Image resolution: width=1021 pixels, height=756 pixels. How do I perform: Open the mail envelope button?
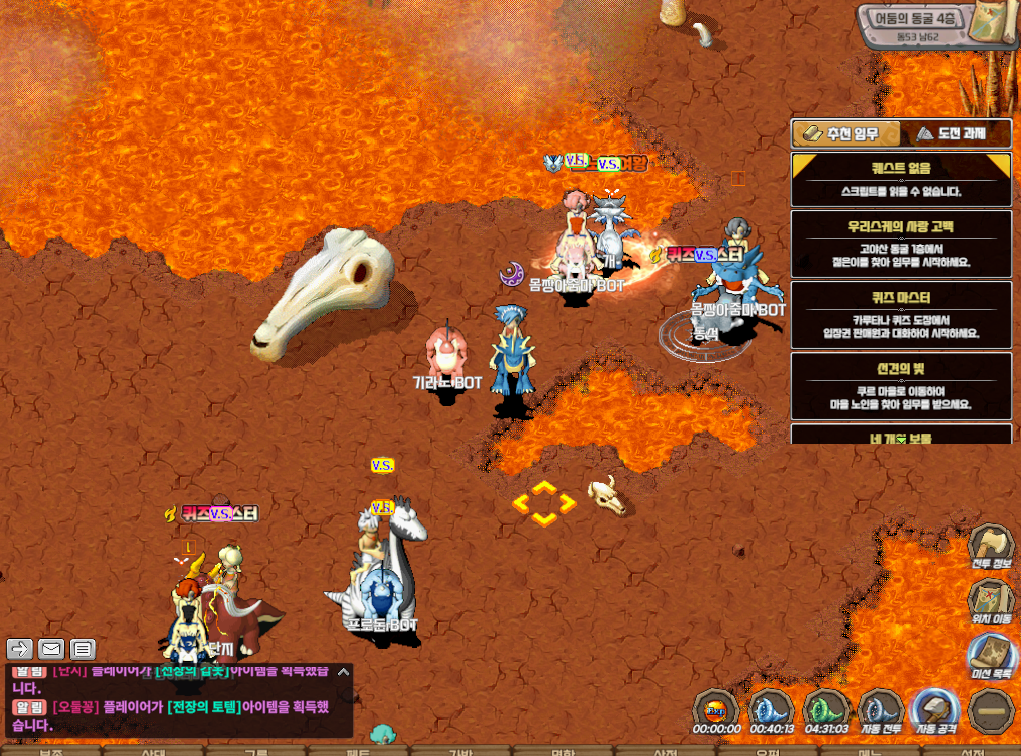50,649
